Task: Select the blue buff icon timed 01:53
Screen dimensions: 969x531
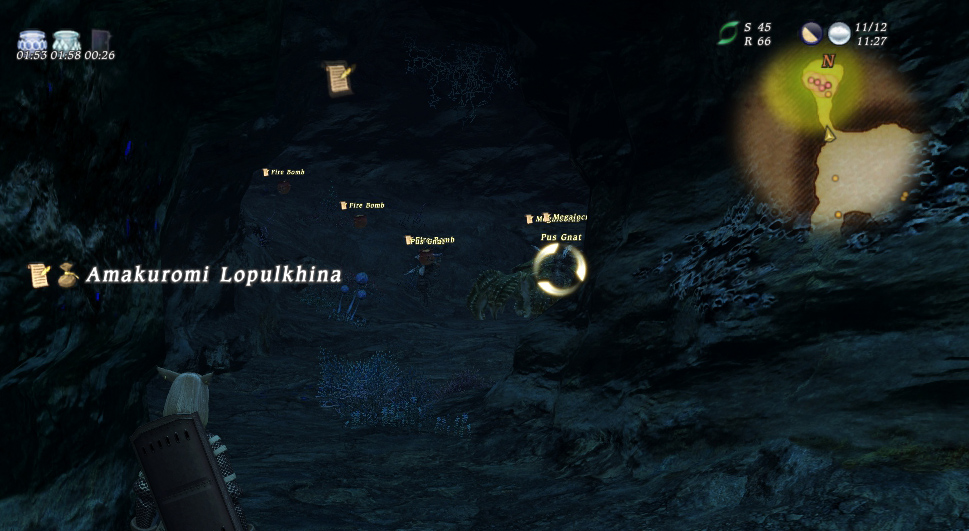Action: pos(33,41)
